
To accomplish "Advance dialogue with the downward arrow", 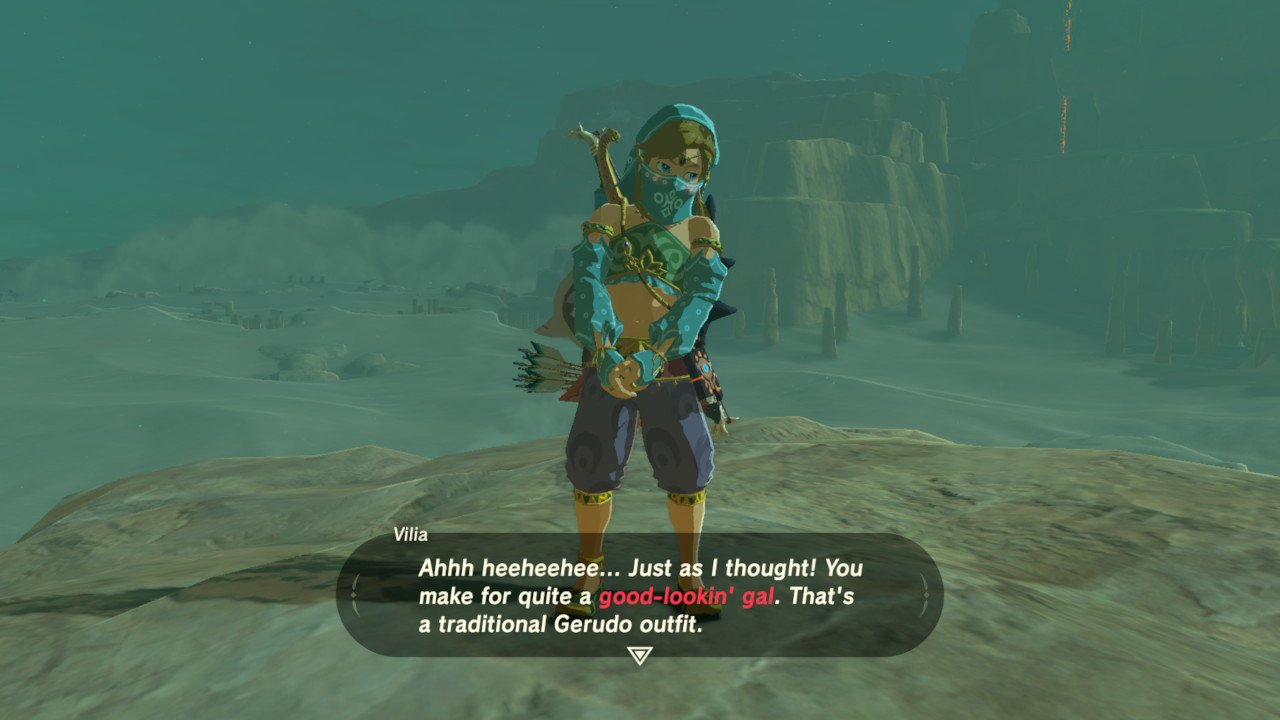I will [639, 655].
